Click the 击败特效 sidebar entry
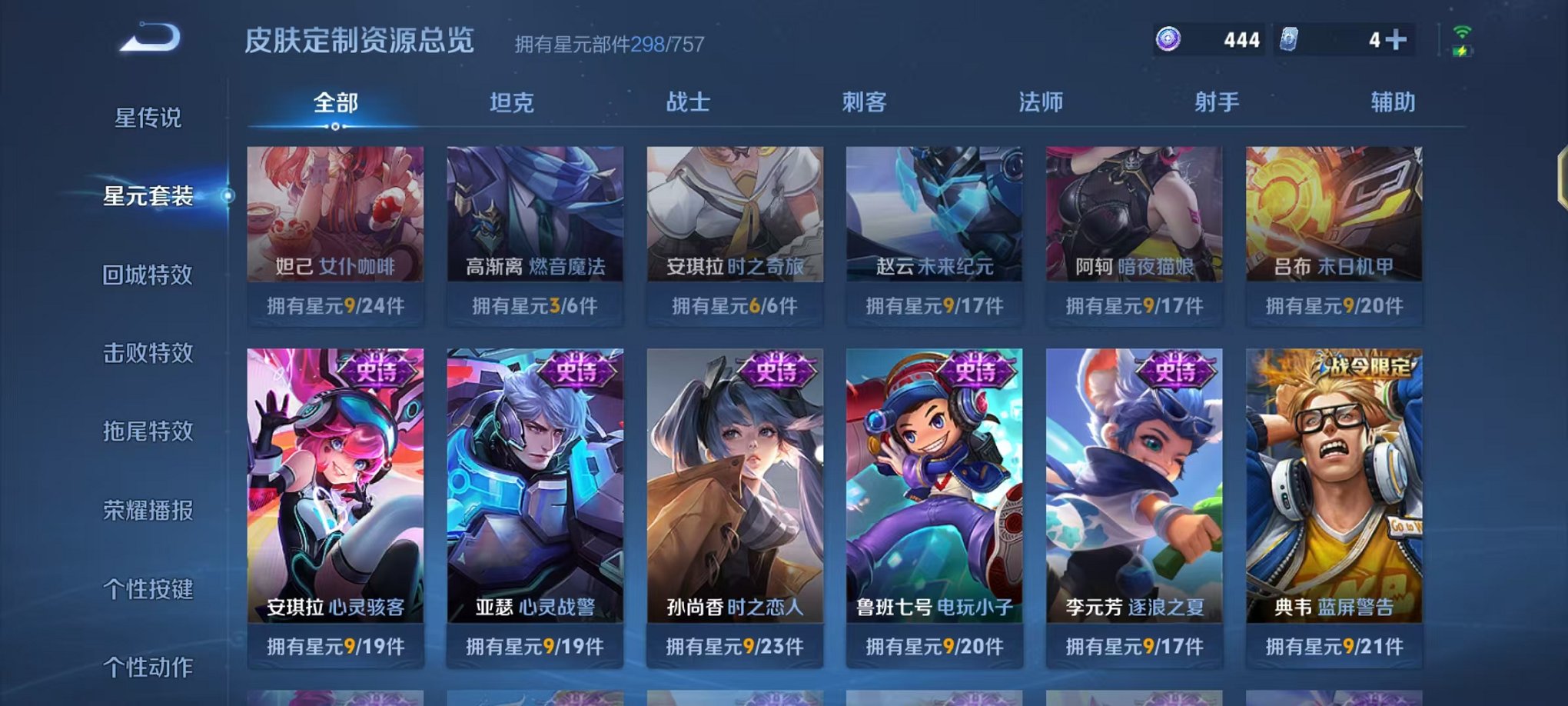This screenshot has width=1568, height=706. (148, 353)
